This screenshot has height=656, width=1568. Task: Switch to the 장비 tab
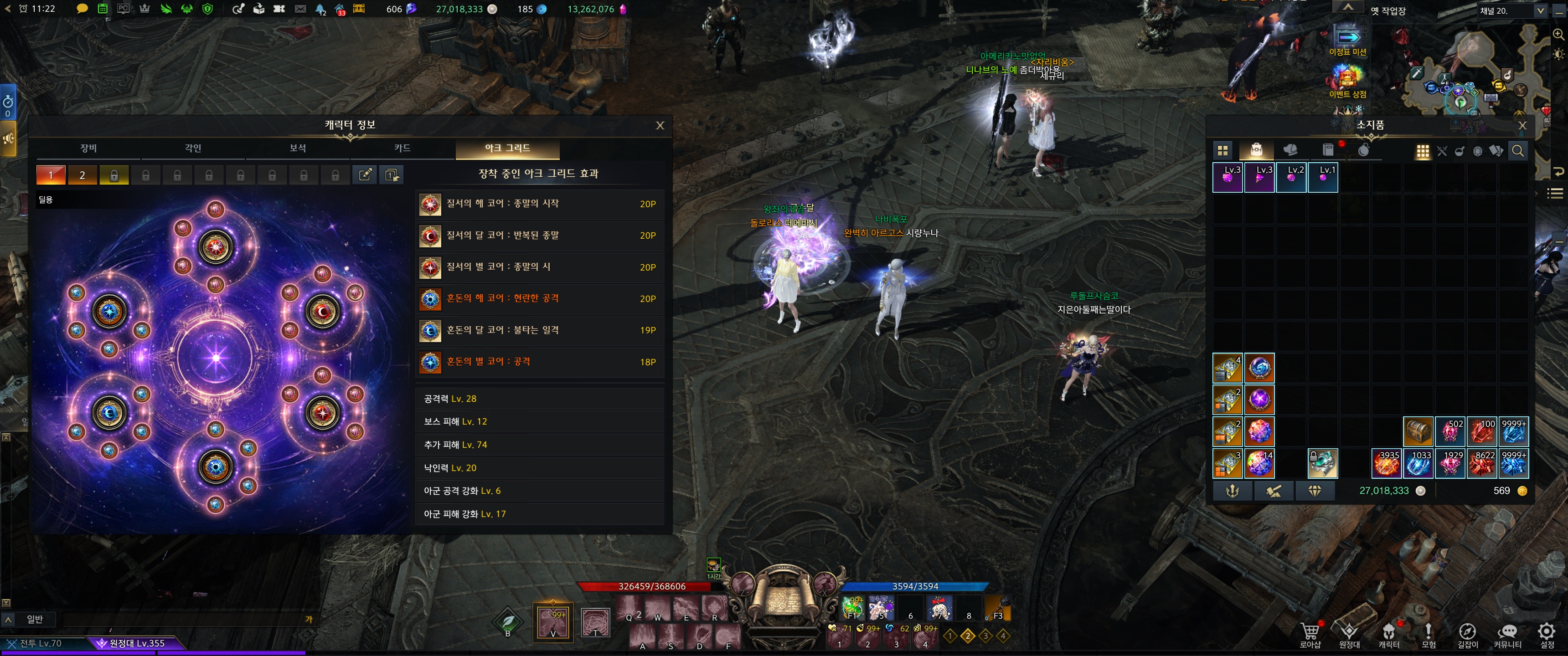tap(89, 149)
